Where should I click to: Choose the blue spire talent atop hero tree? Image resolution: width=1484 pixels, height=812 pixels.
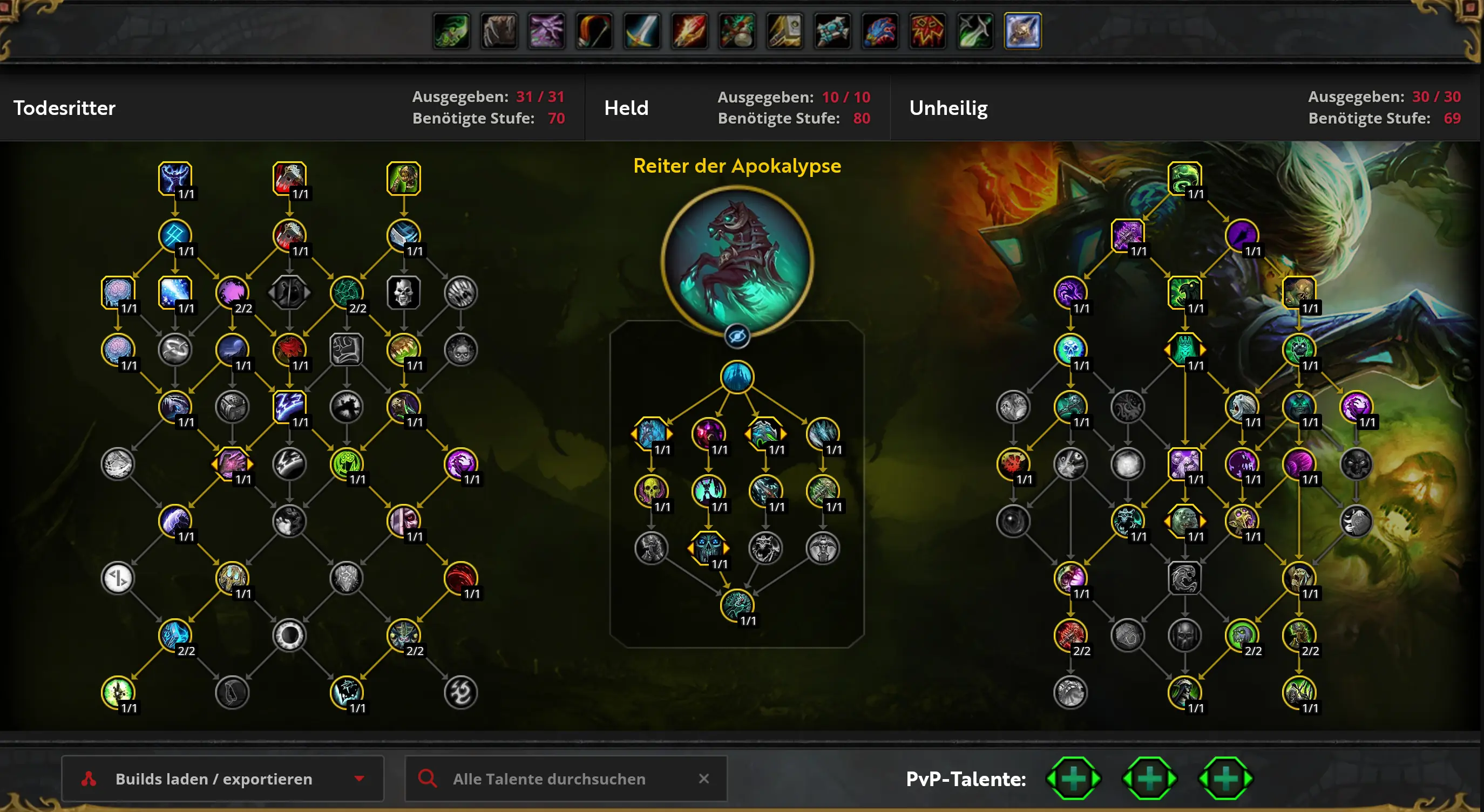pyautogui.click(x=737, y=377)
